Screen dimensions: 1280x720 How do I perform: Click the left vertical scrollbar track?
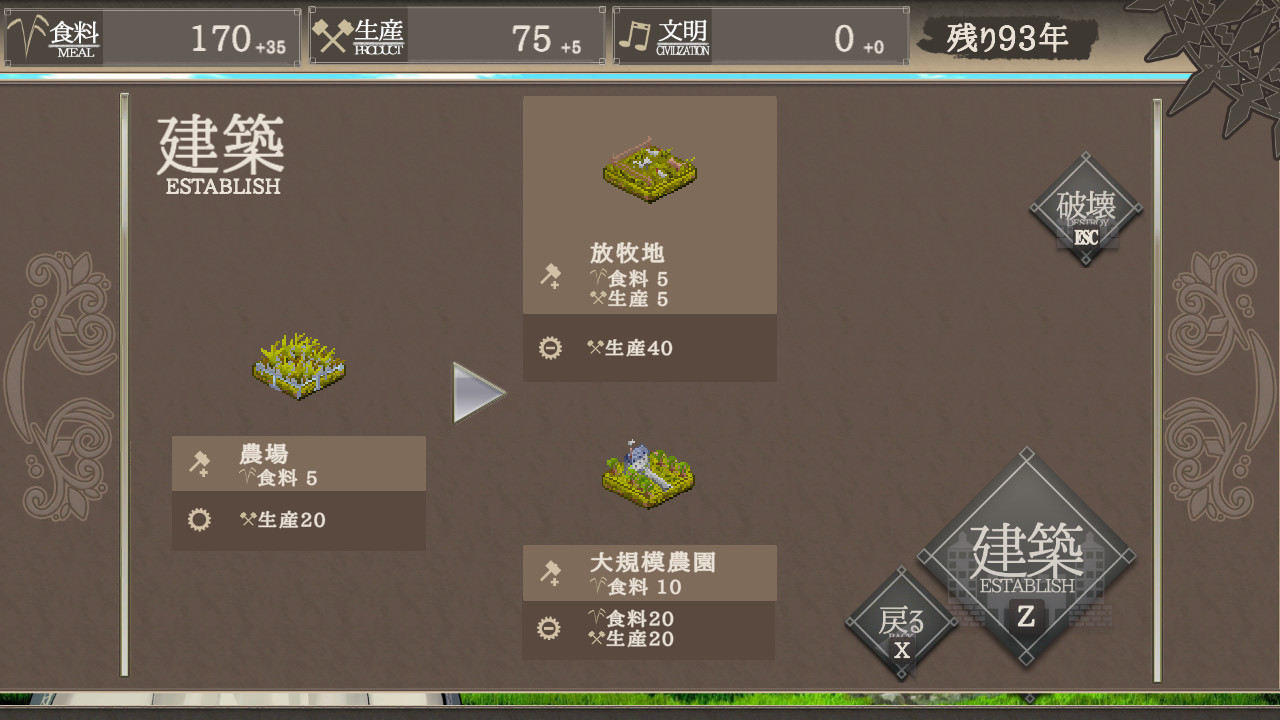coord(122,390)
